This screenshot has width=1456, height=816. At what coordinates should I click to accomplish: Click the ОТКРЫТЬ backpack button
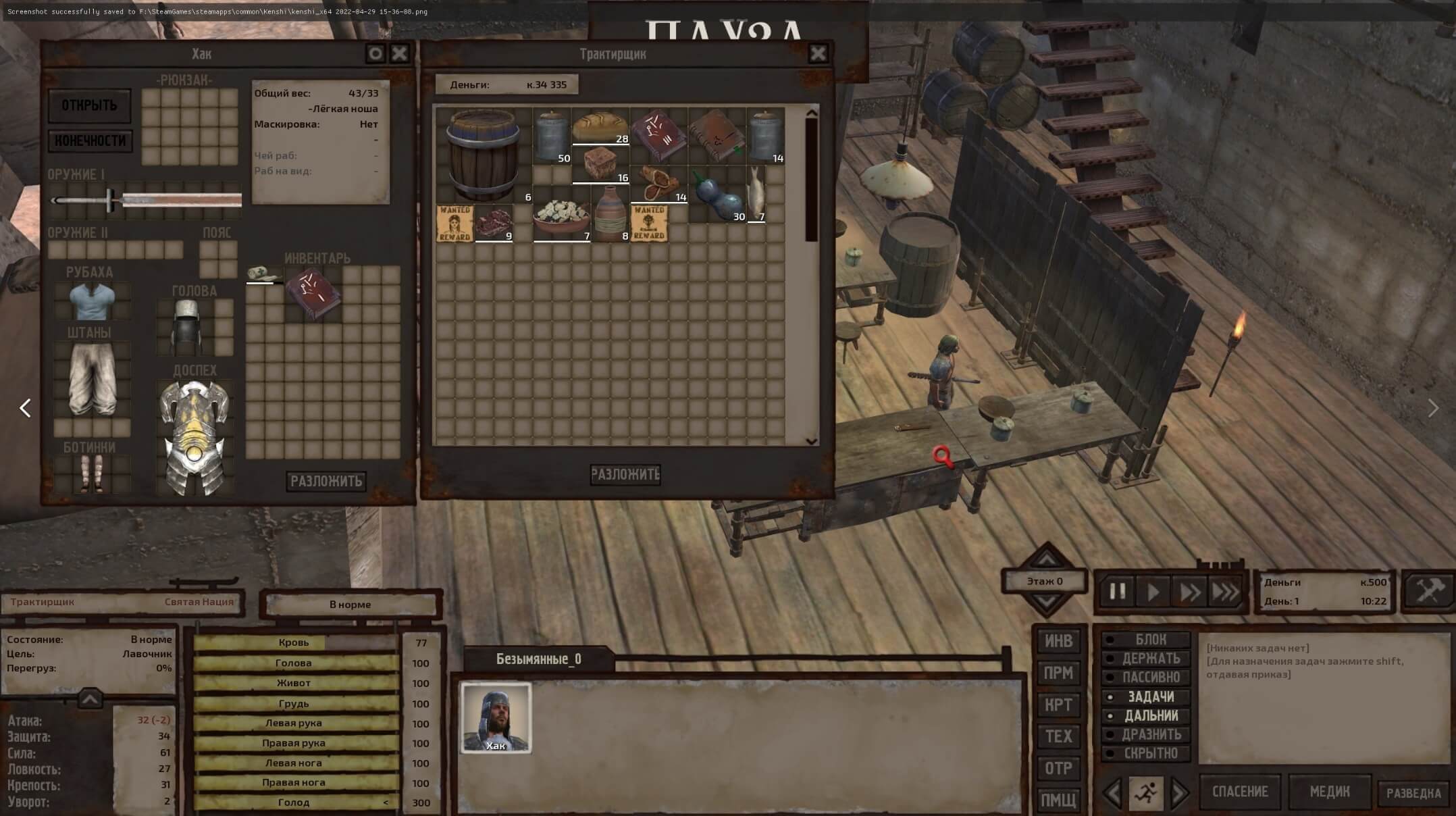coord(89,105)
